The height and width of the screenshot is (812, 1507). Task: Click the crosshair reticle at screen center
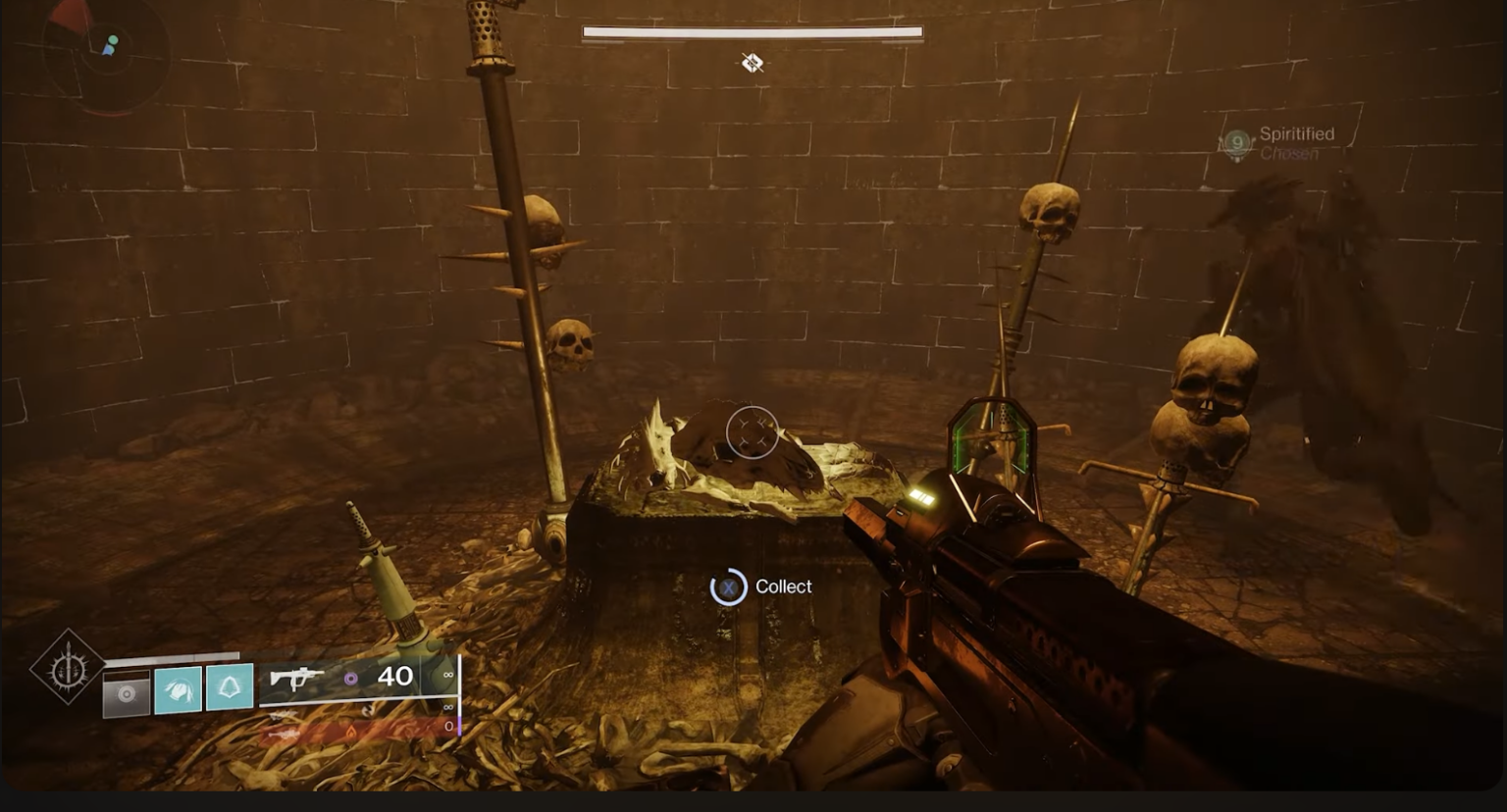pyautogui.click(x=752, y=431)
